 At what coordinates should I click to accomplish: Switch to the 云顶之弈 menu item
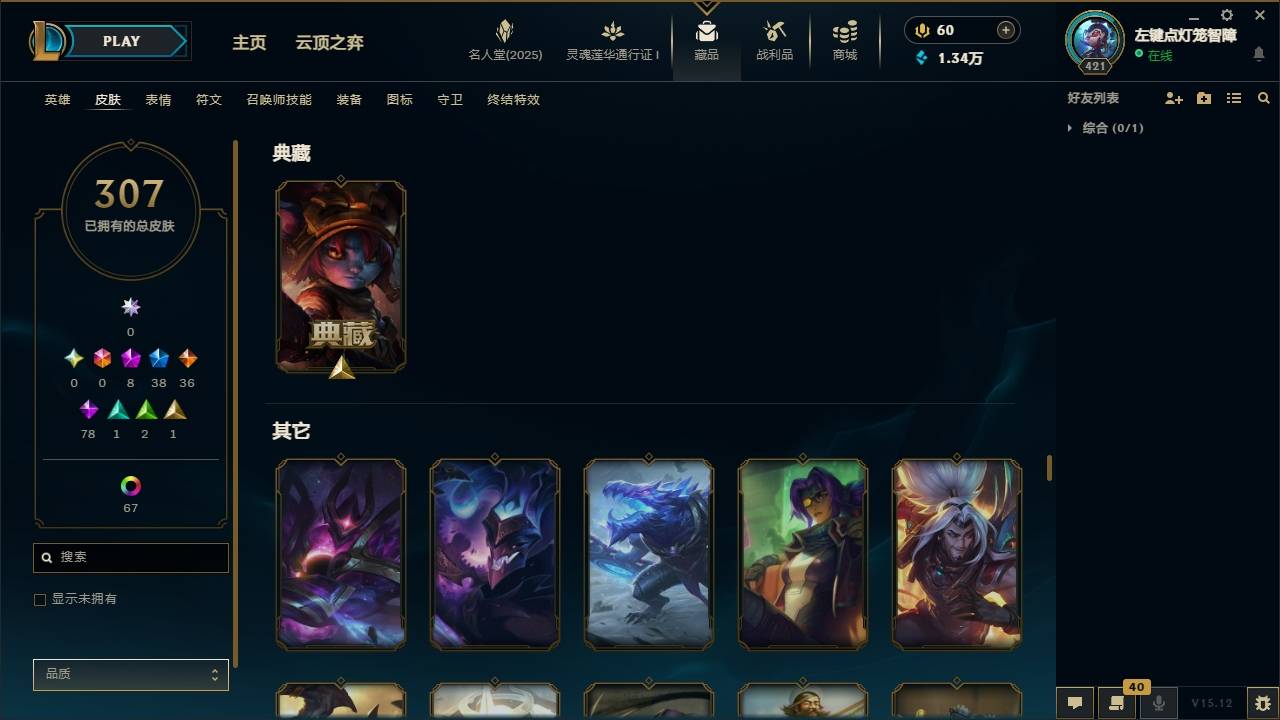pos(329,42)
